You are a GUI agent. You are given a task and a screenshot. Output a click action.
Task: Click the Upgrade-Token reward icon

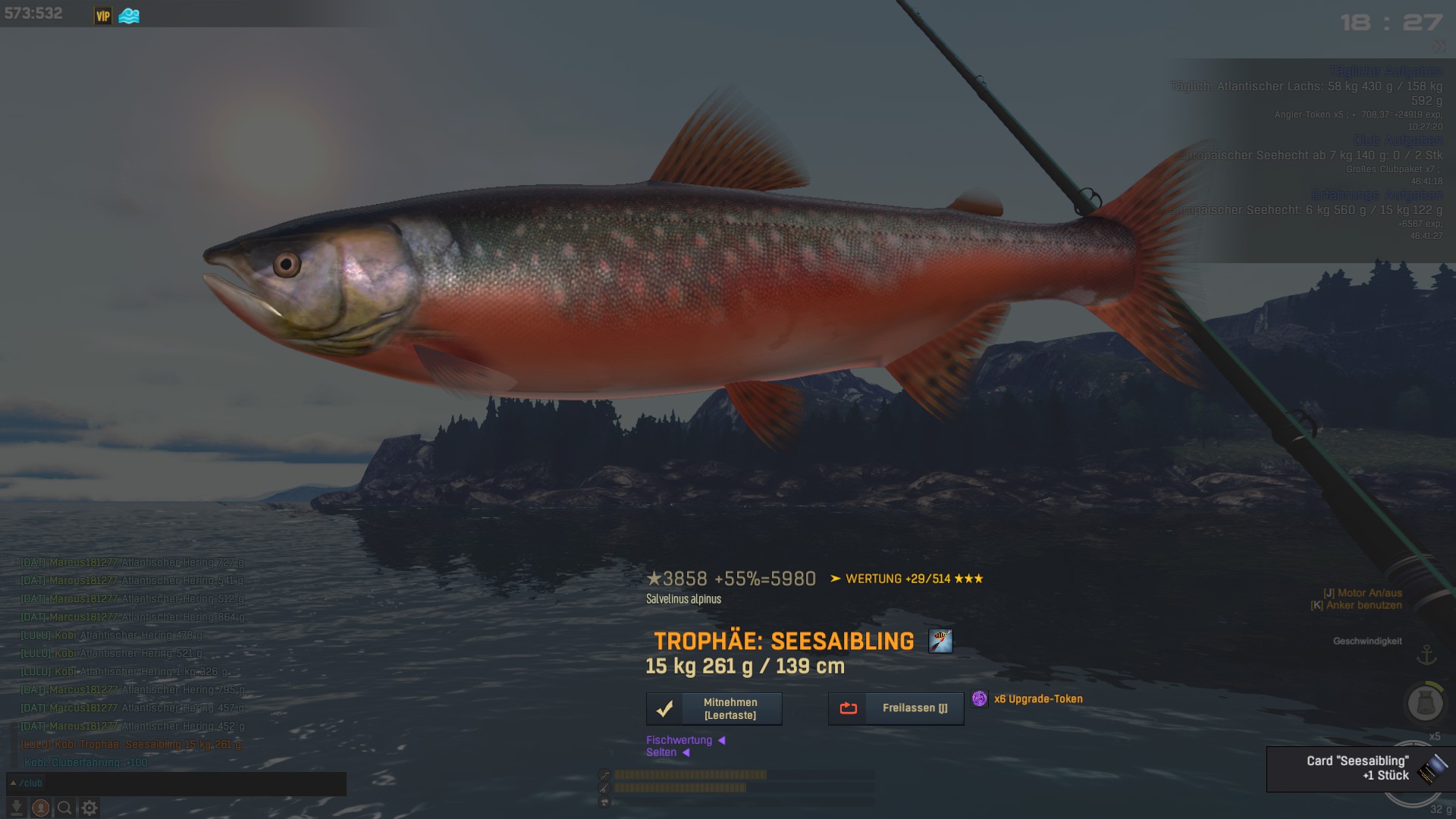coord(980,699)
